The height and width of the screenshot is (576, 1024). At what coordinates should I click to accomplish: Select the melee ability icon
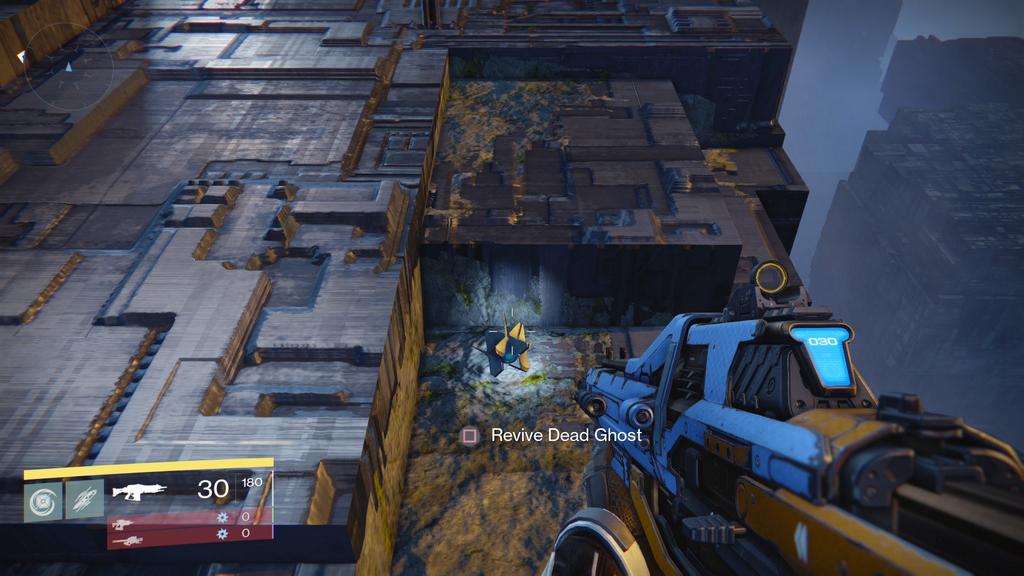[84, 499]
